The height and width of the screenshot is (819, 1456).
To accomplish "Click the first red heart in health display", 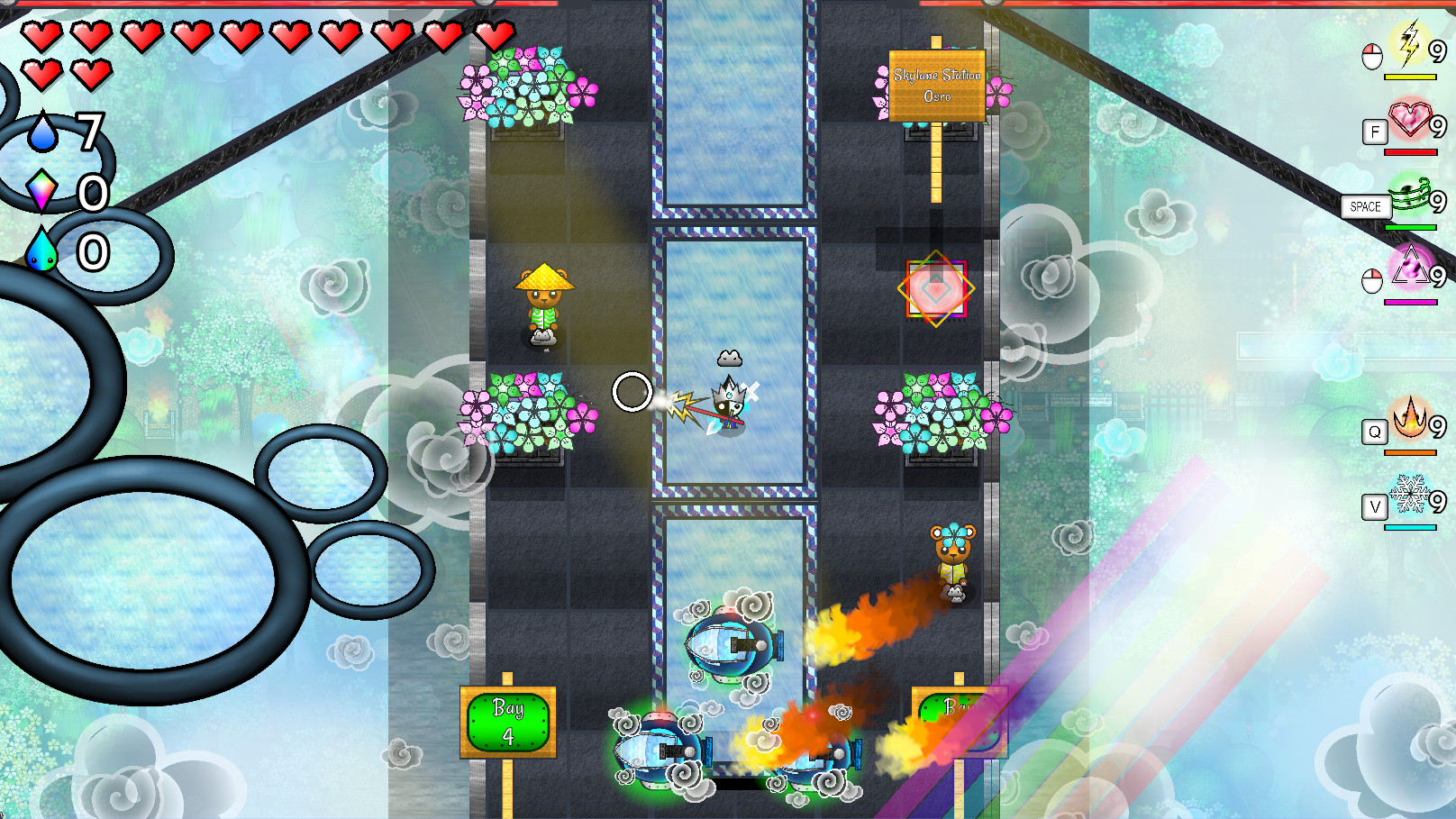I will click(40, 38).
